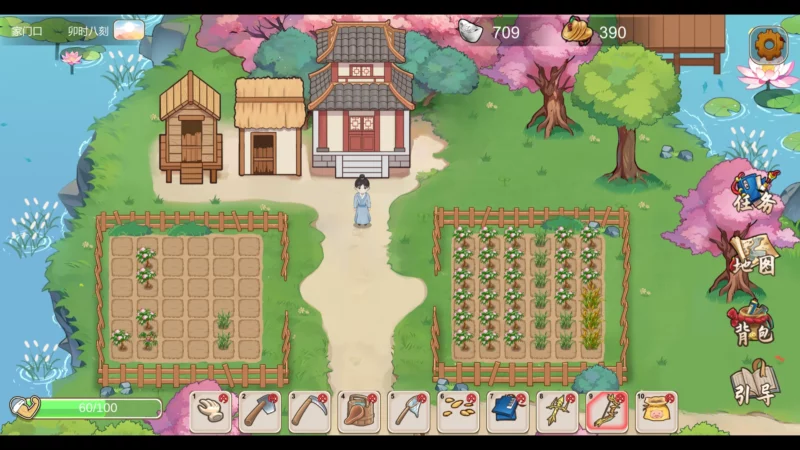This screenshot has height=450, width=800.
Task: Choose the pig feed sack in slot 10
Action: tap(656, 411)
